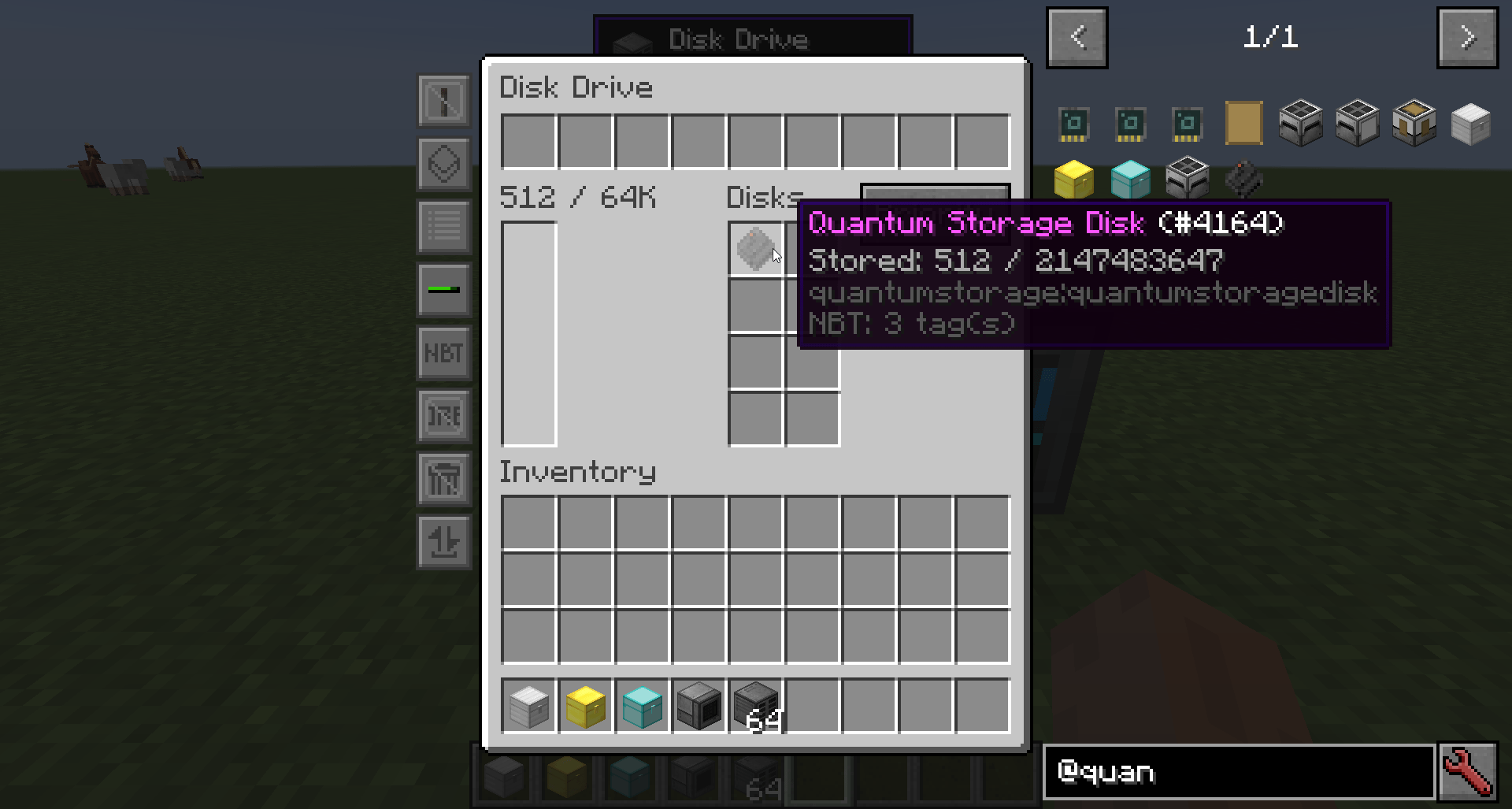Click the sort arrows icon in sidebar
The image size is (1512, 809).
click(444, 542)
